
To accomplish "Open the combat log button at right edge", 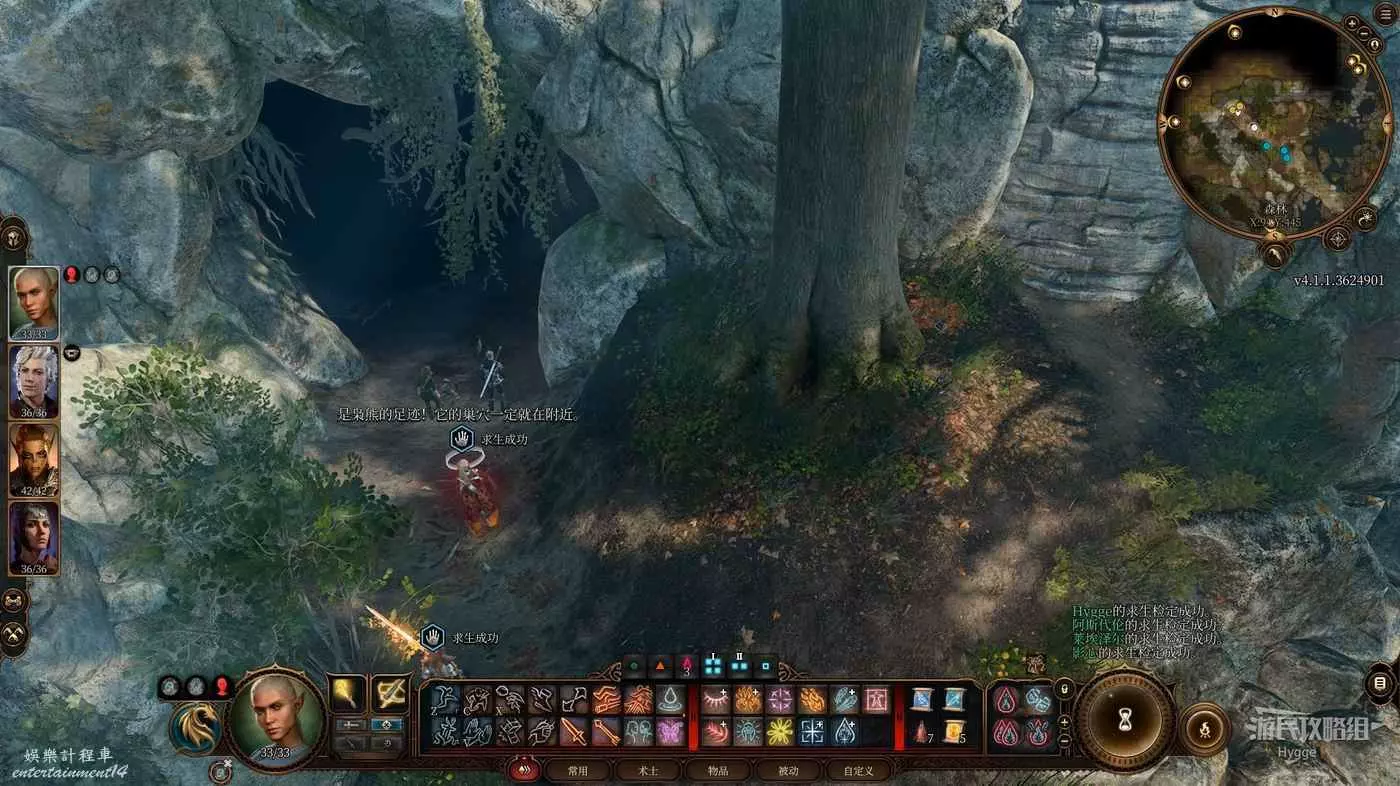I will 1381,684.
